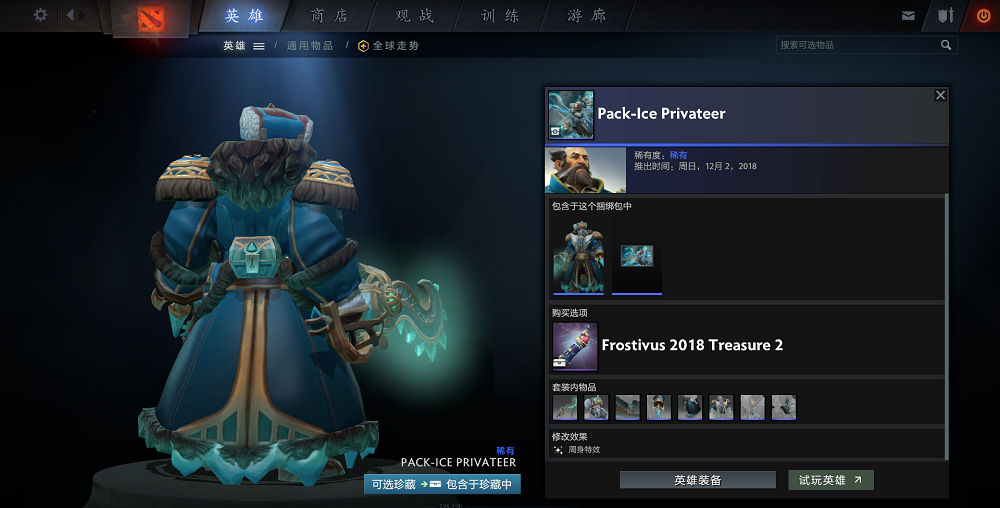Switch to the 商店 store tab
This screenshot has width=1000, height=508.
tap(331, 16)
